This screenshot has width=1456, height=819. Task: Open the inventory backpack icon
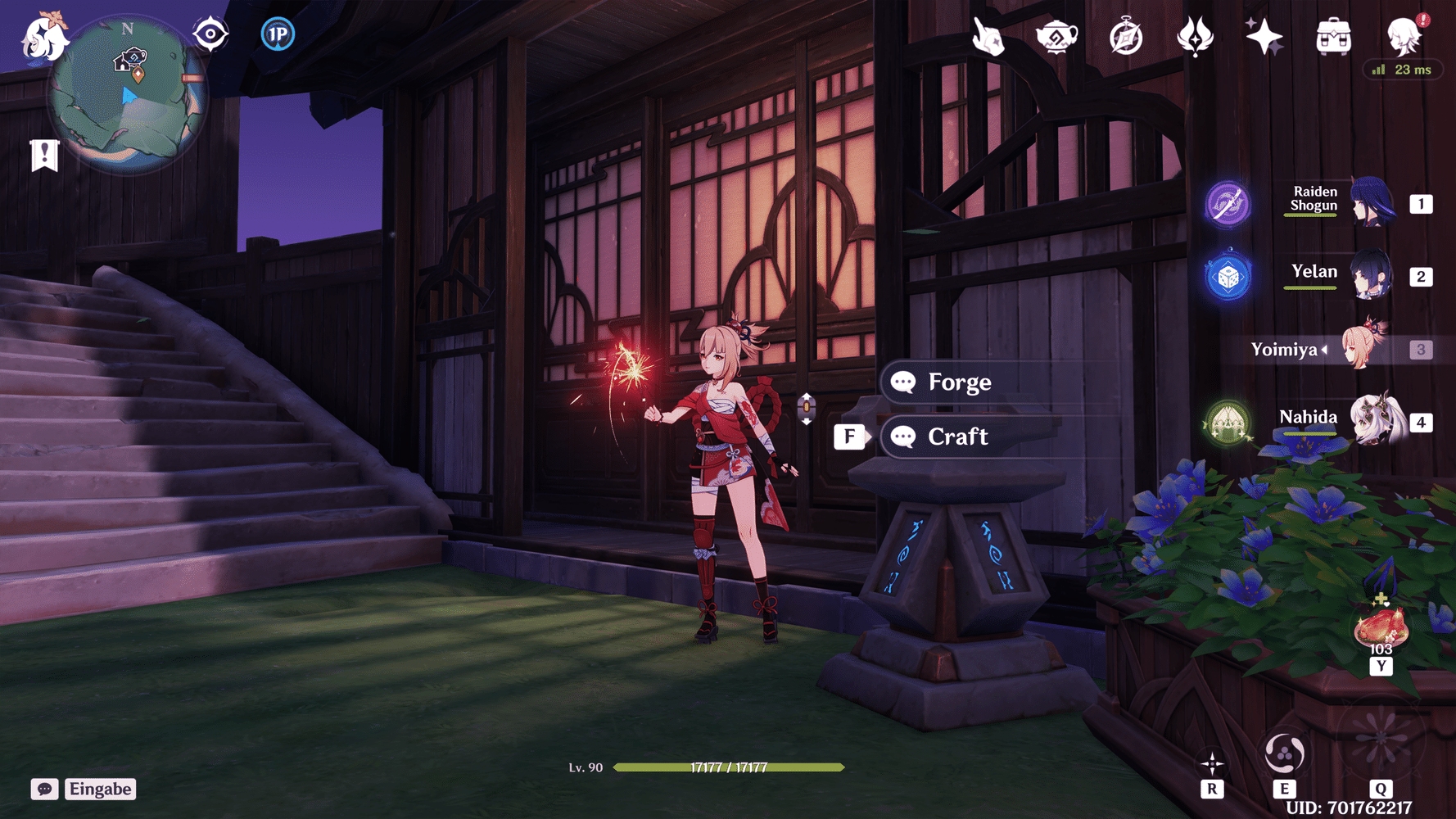[x=1333, y=34]
